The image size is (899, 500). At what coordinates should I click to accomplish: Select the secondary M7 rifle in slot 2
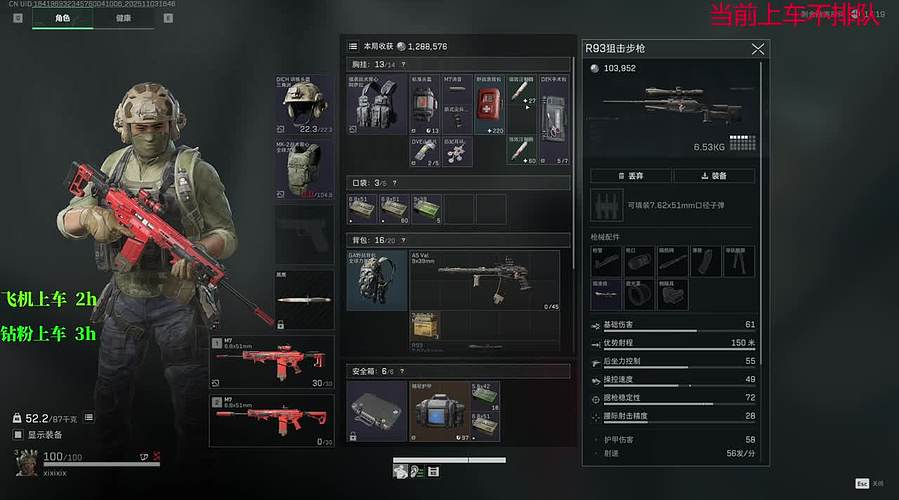pos(272,420)
